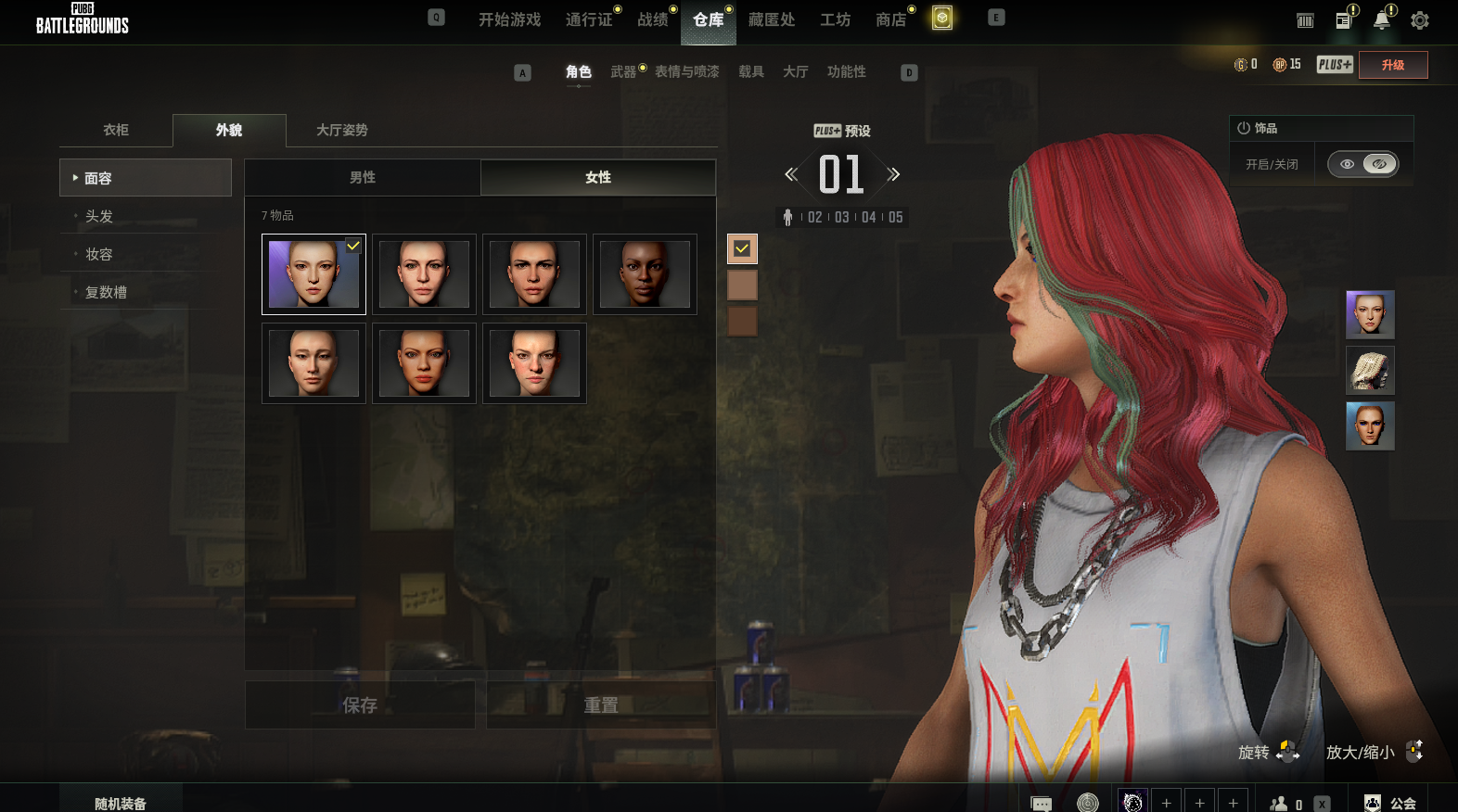Switch to 男性 male gender tab
This screenshot has width=1458, height=812.
tap(363, 177)
